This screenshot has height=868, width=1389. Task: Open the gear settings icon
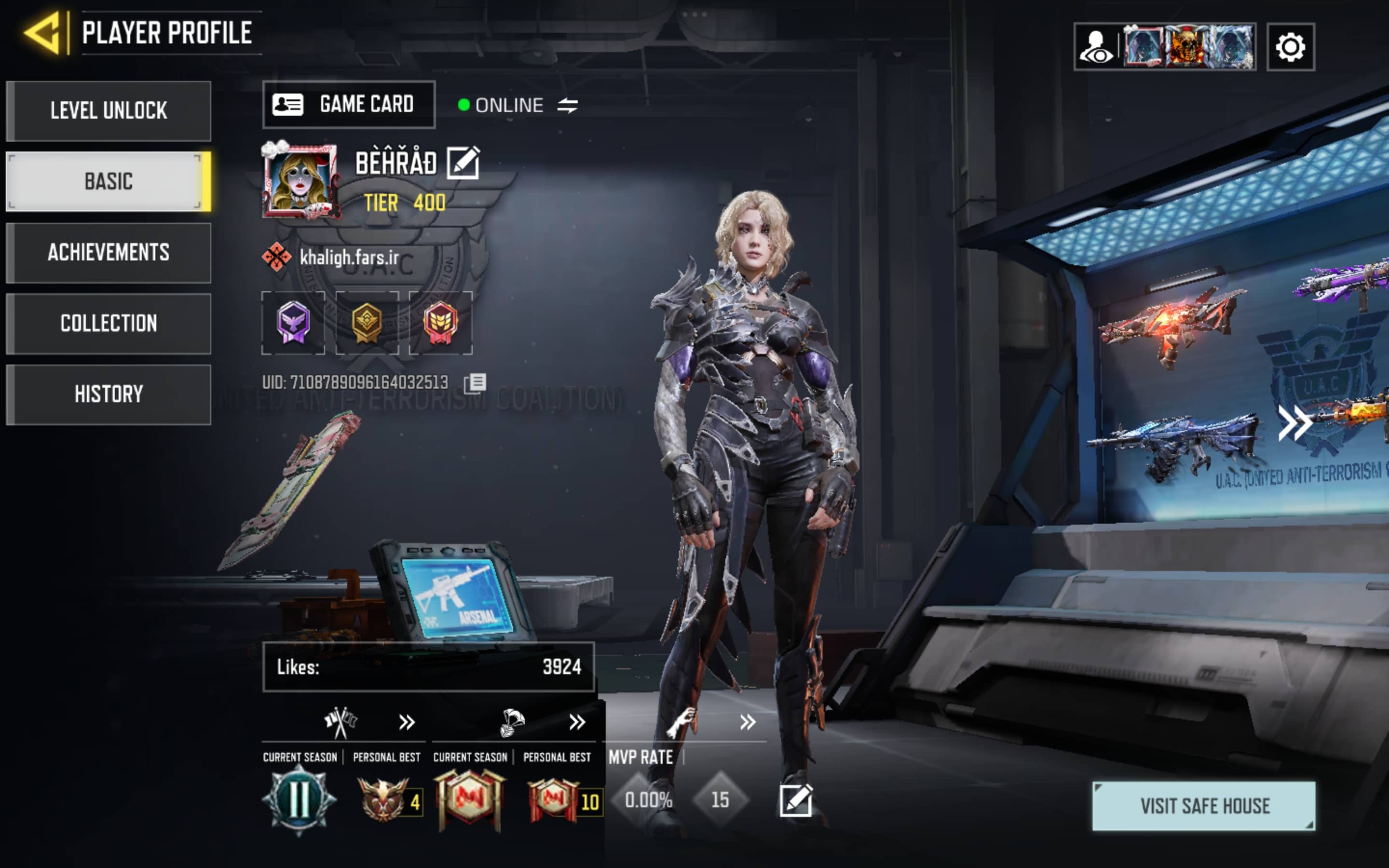[1290, 47]
